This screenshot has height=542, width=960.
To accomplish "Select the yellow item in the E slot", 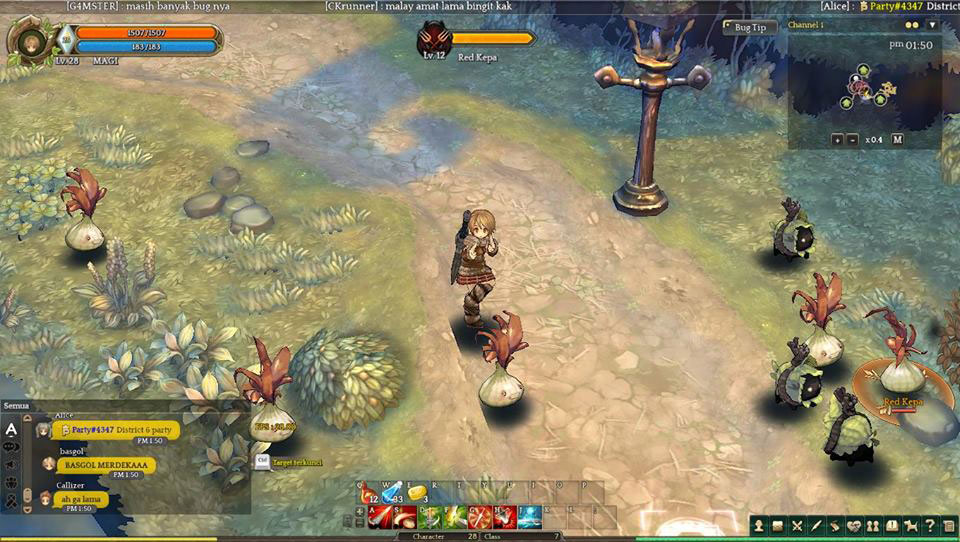I will (416, 493).
